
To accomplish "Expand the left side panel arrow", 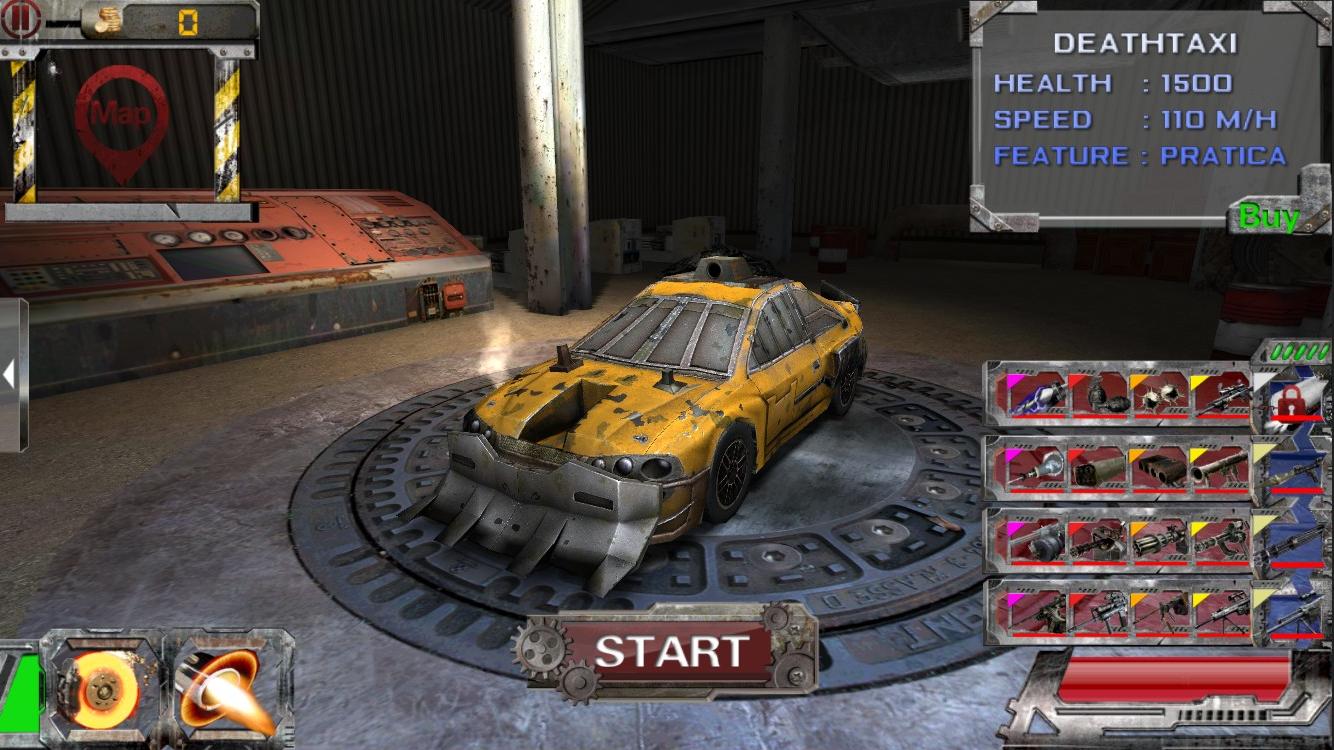I will click(x=8, y=375).
